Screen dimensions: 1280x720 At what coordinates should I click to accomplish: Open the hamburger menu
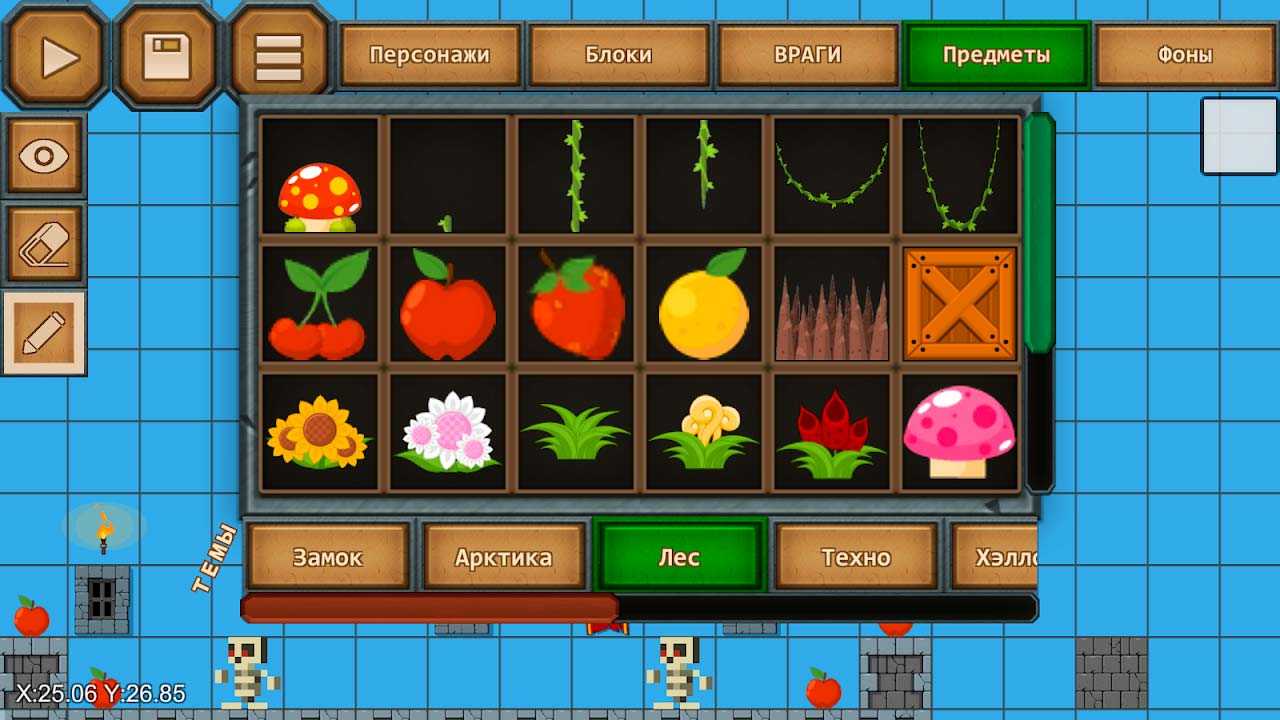(x=279, y=57)
